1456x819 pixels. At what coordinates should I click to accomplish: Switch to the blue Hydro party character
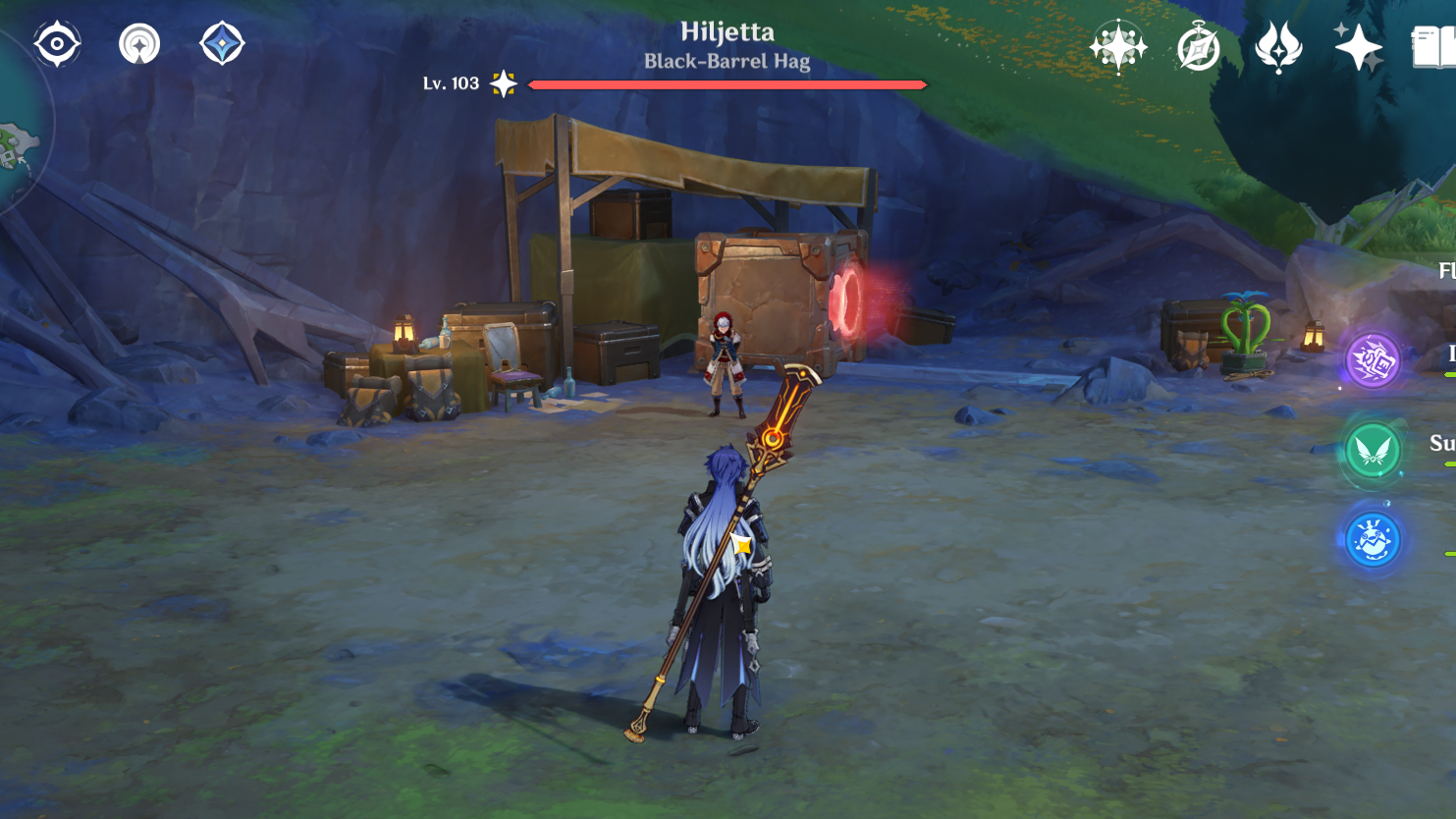pos(1373,539)
